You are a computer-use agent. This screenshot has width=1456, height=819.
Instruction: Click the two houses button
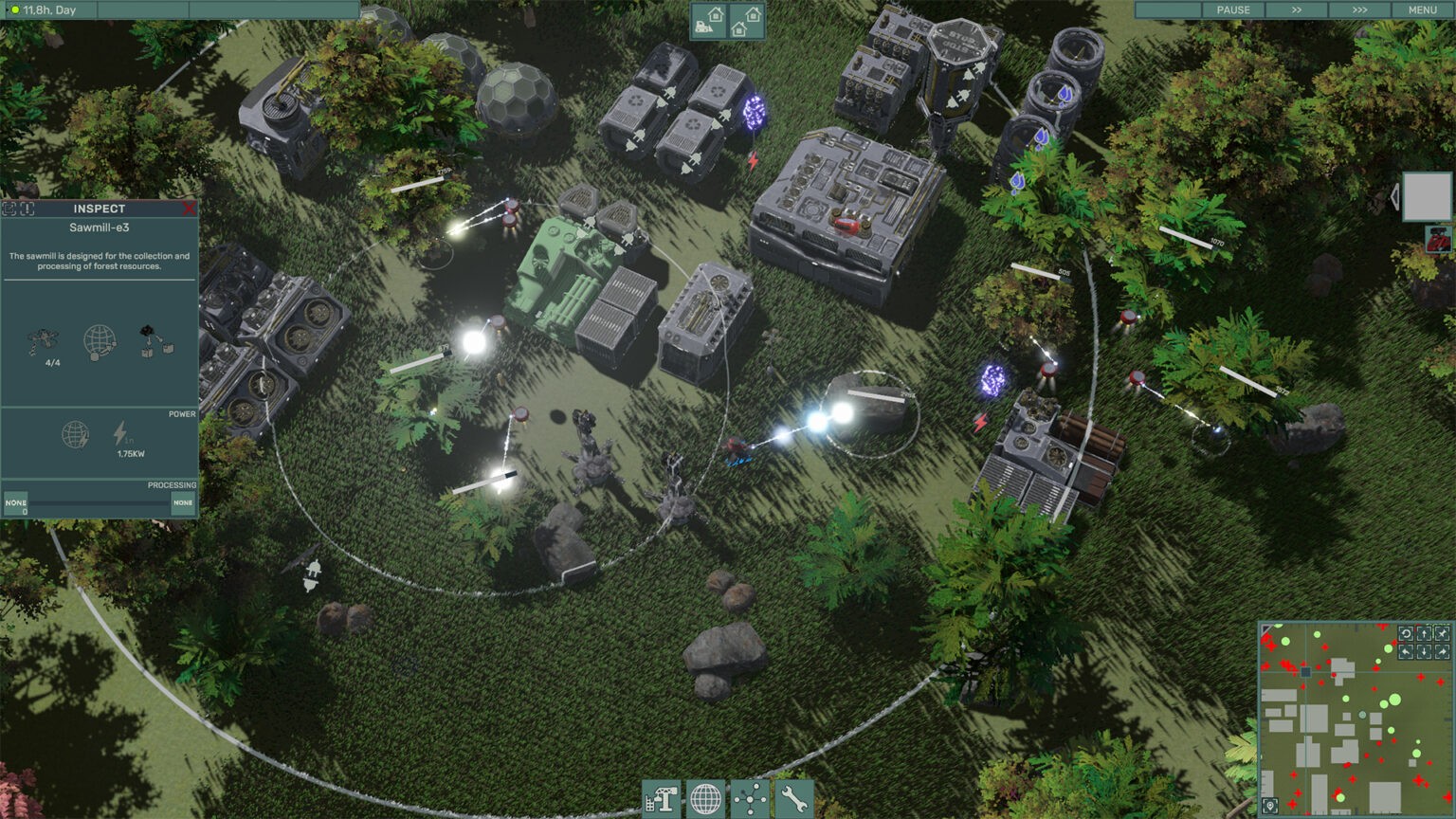pyautogui.click(x=747, y=21)
